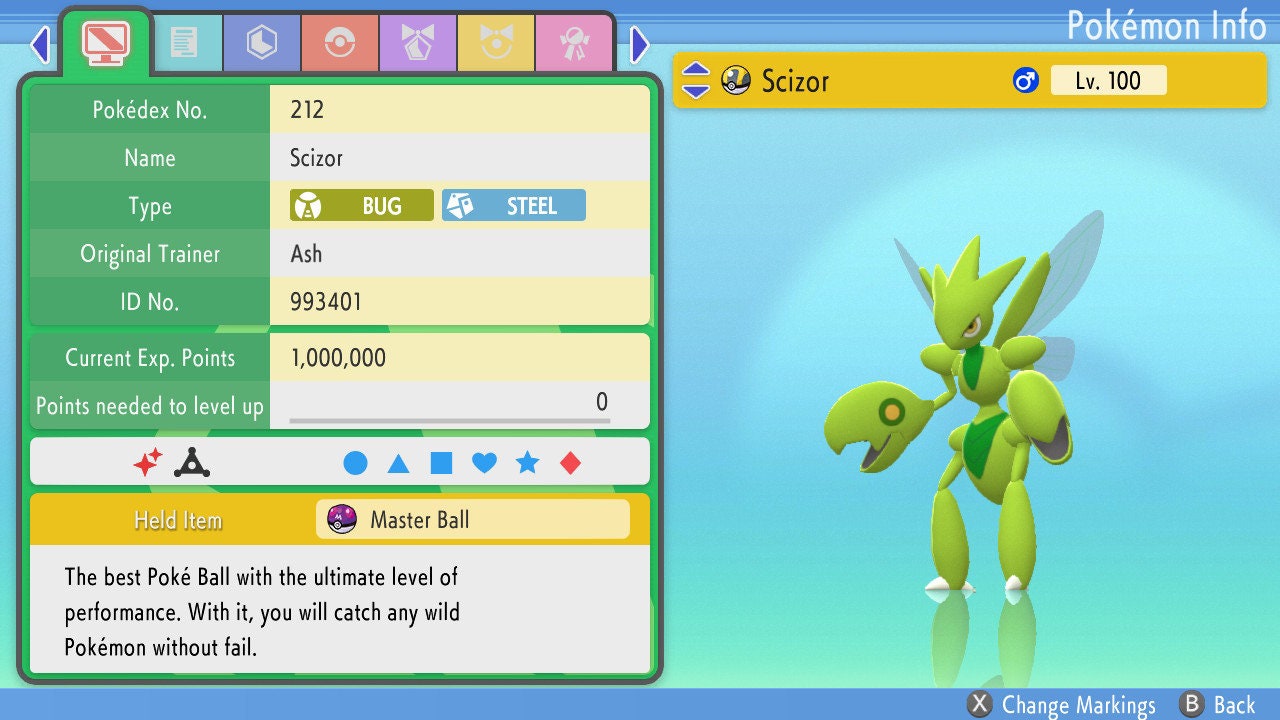The width and height of the screenshot is (1280, 720).
Task: Click the right page navigation arrow
Action: click(x=638, y=44)
